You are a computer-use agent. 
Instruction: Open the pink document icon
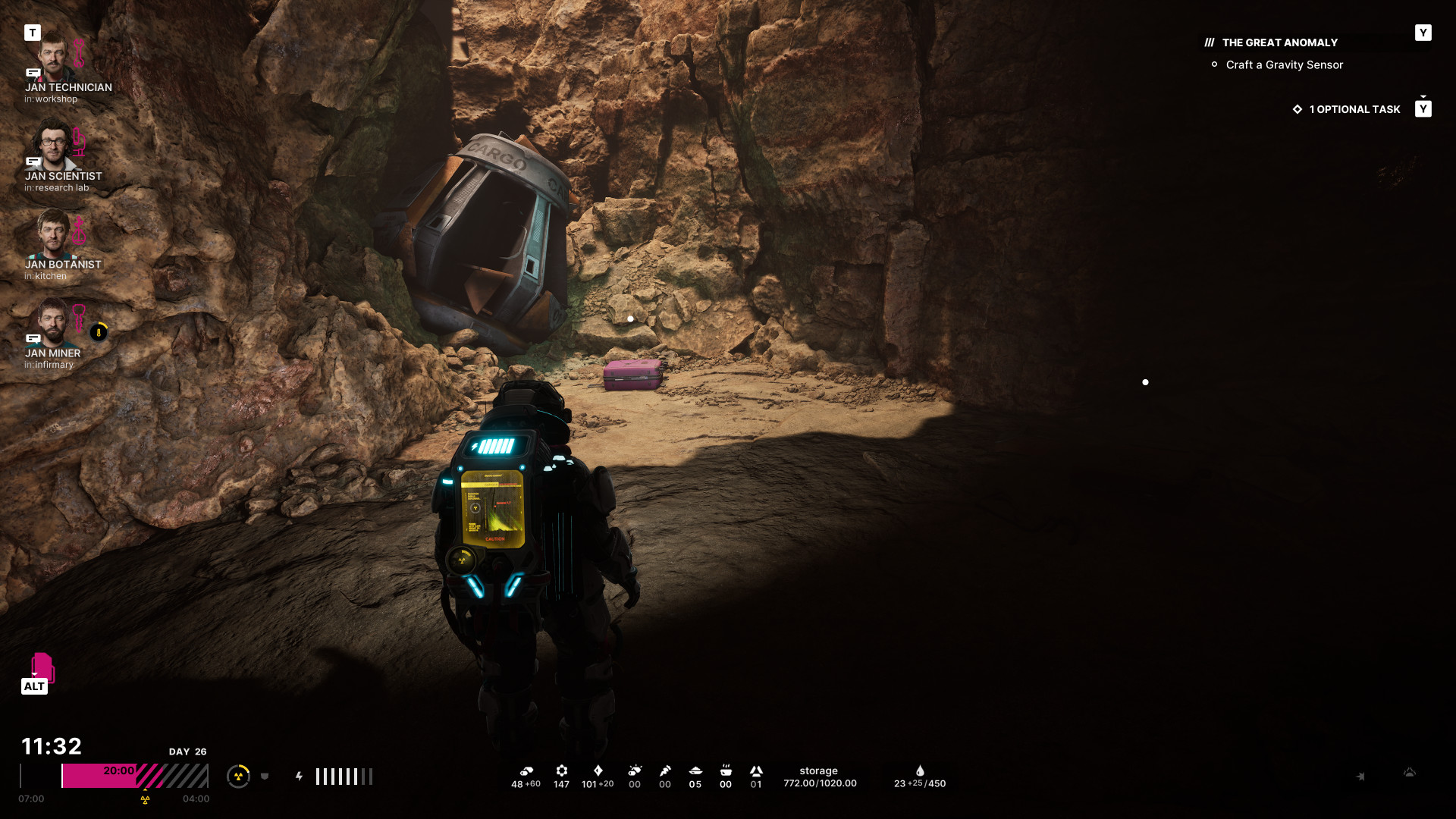42,667
